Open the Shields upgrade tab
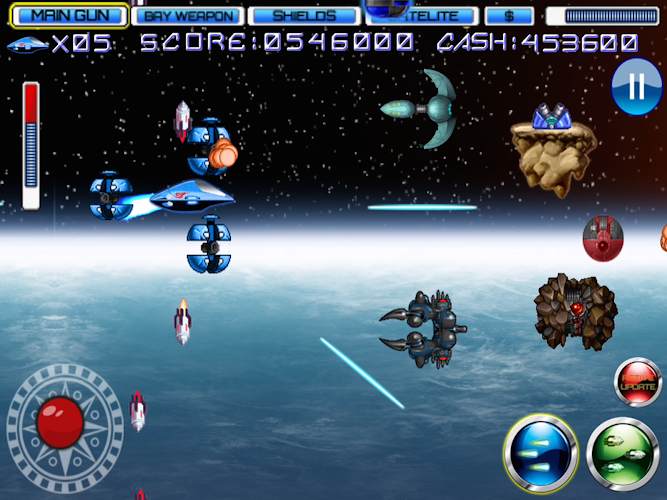 click(x=304, y=16)
